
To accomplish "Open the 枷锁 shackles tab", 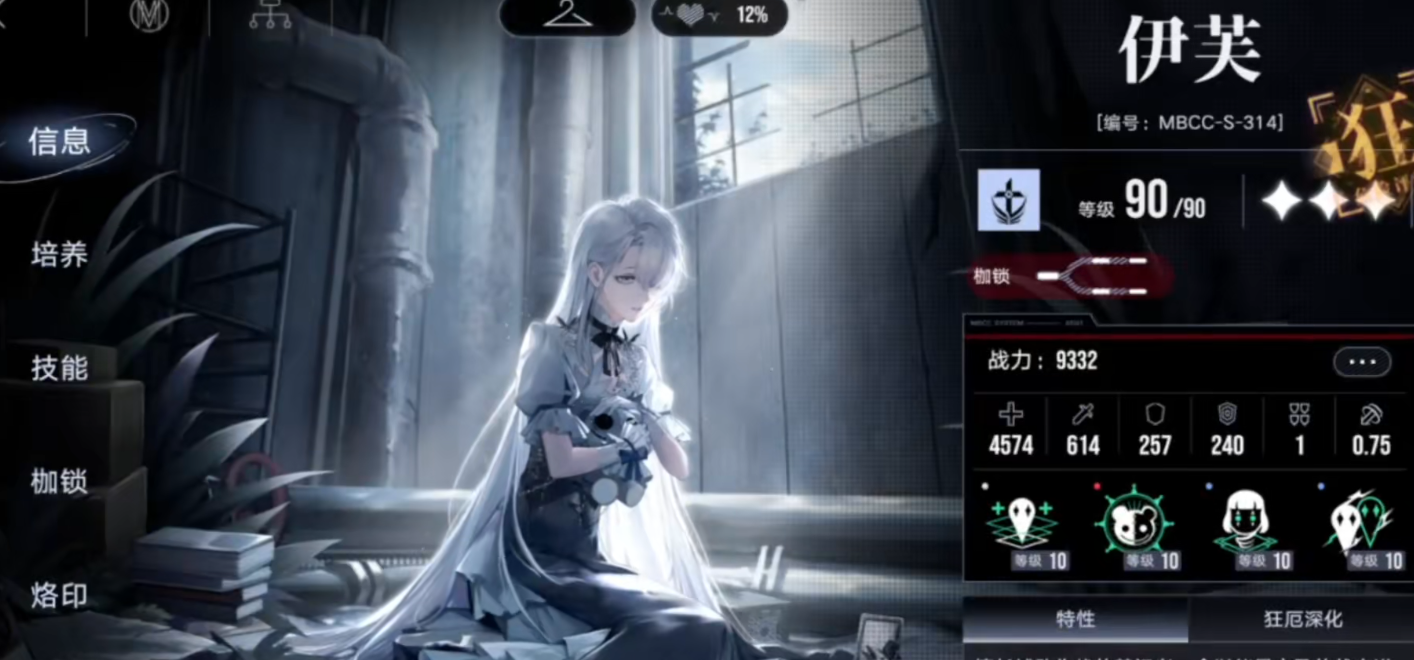I will pos(60,482).
